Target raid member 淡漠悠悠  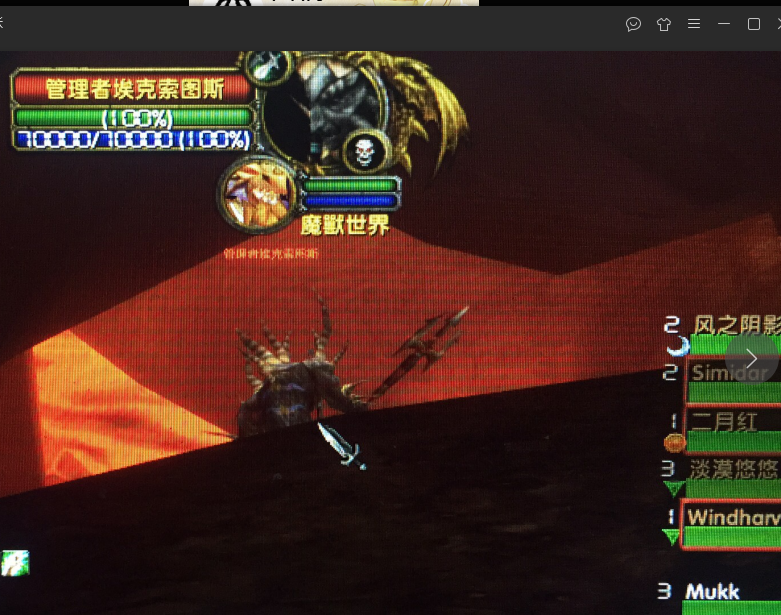pyautogui.click(x=734, y=469)
